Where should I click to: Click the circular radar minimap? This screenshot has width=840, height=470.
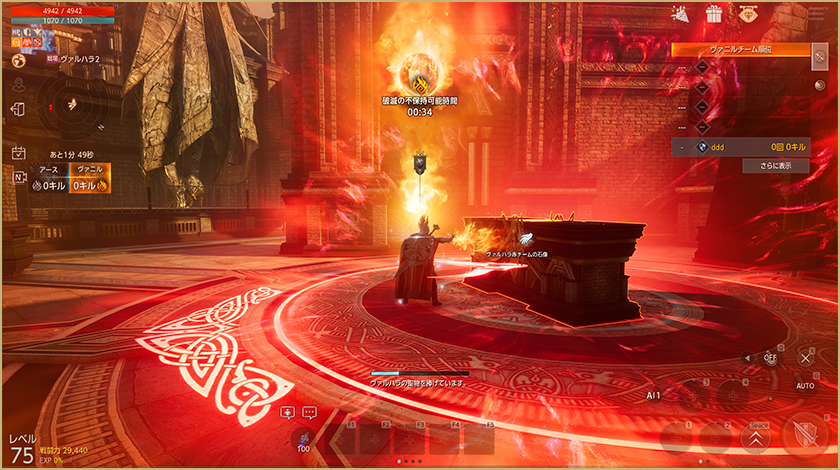(70, 103)
